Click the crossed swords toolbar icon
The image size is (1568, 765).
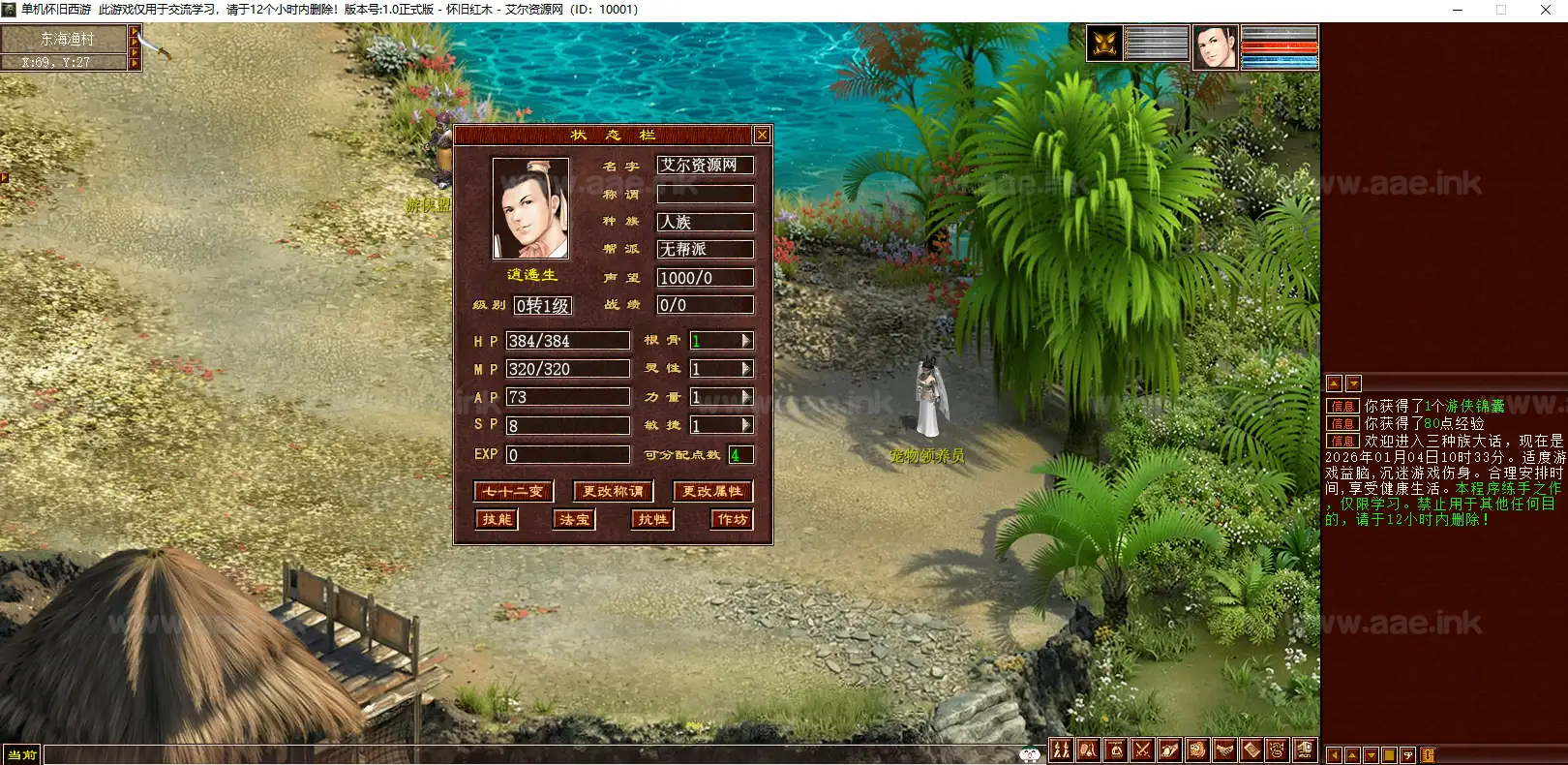click(x=1142, y=750)
